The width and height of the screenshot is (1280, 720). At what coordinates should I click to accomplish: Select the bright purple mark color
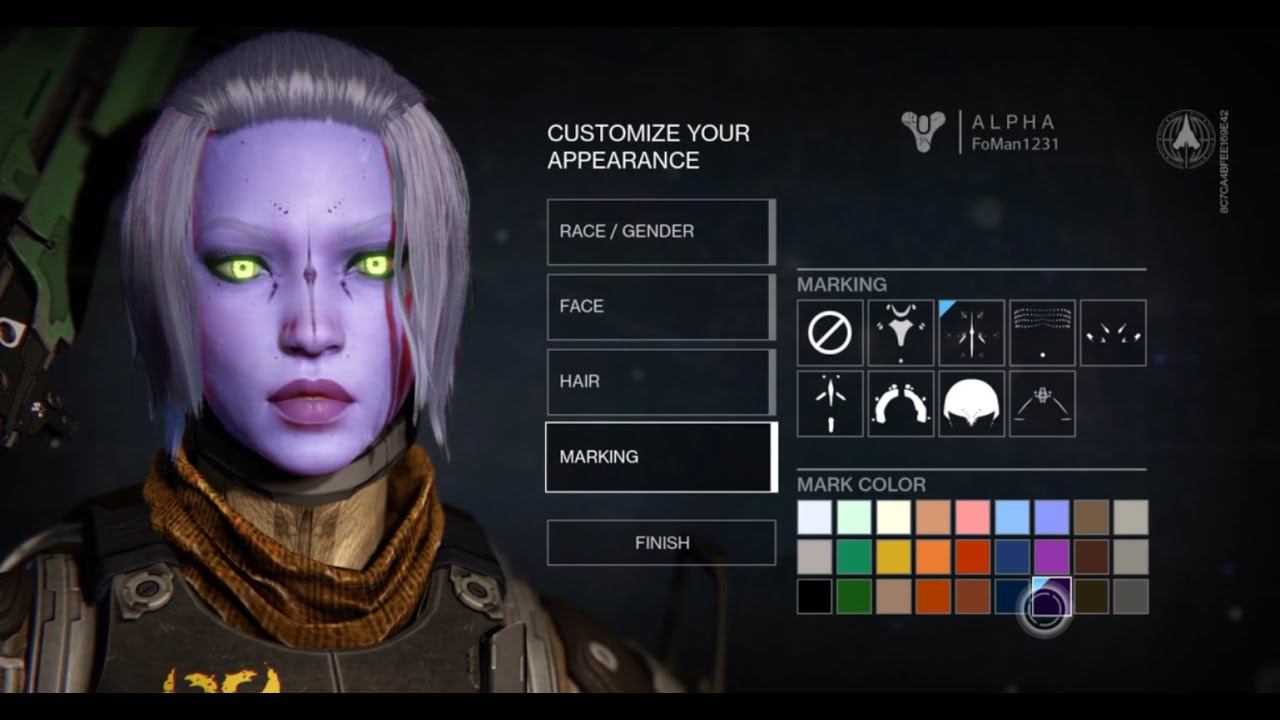tap(1051, 557)
